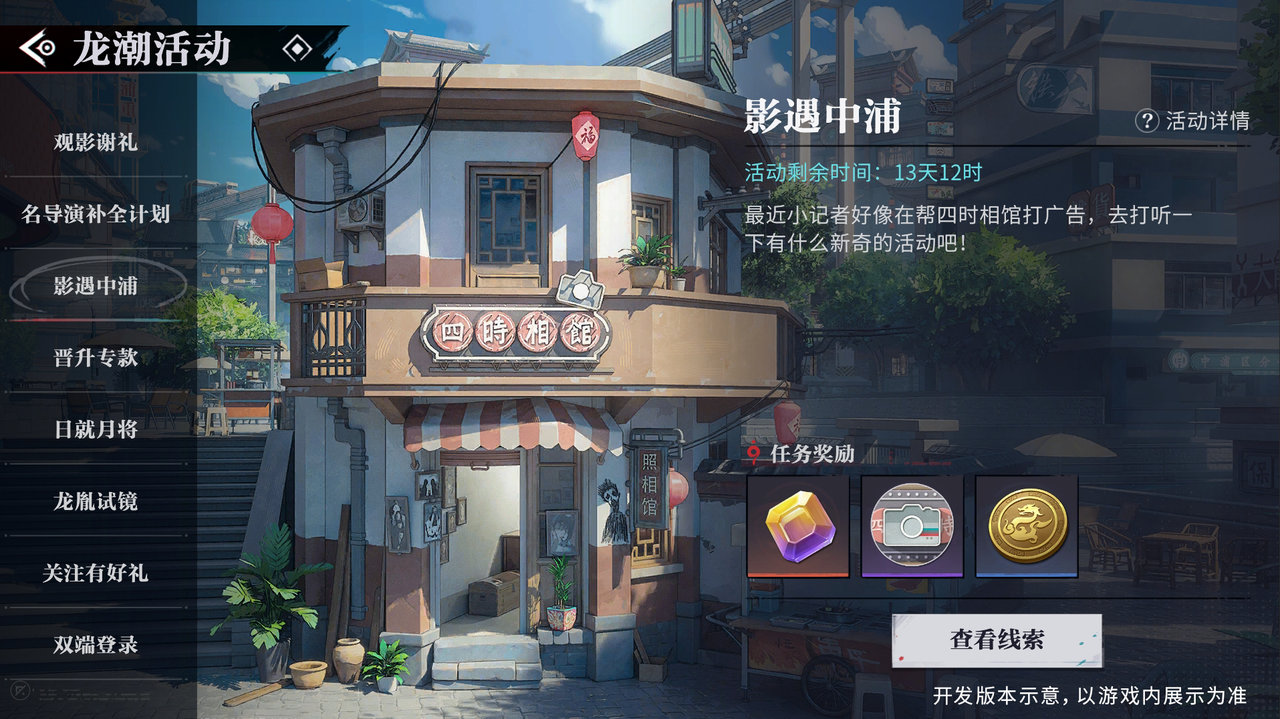This screenshot has width=1280, height=719.
Task: Show the 关注有好礼 tab
Action: (x=96, y=573)
